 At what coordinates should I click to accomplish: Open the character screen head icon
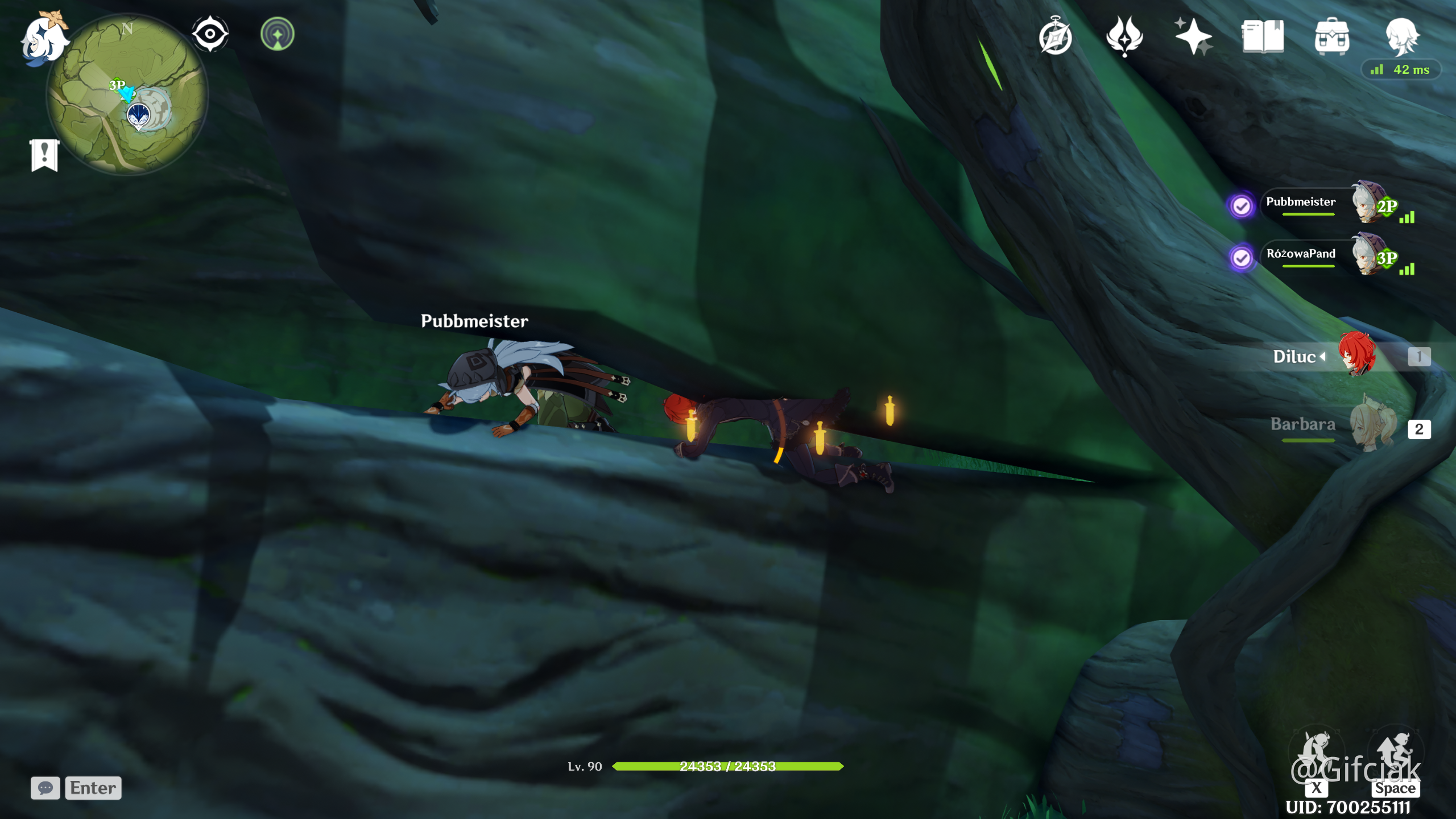1401,36
